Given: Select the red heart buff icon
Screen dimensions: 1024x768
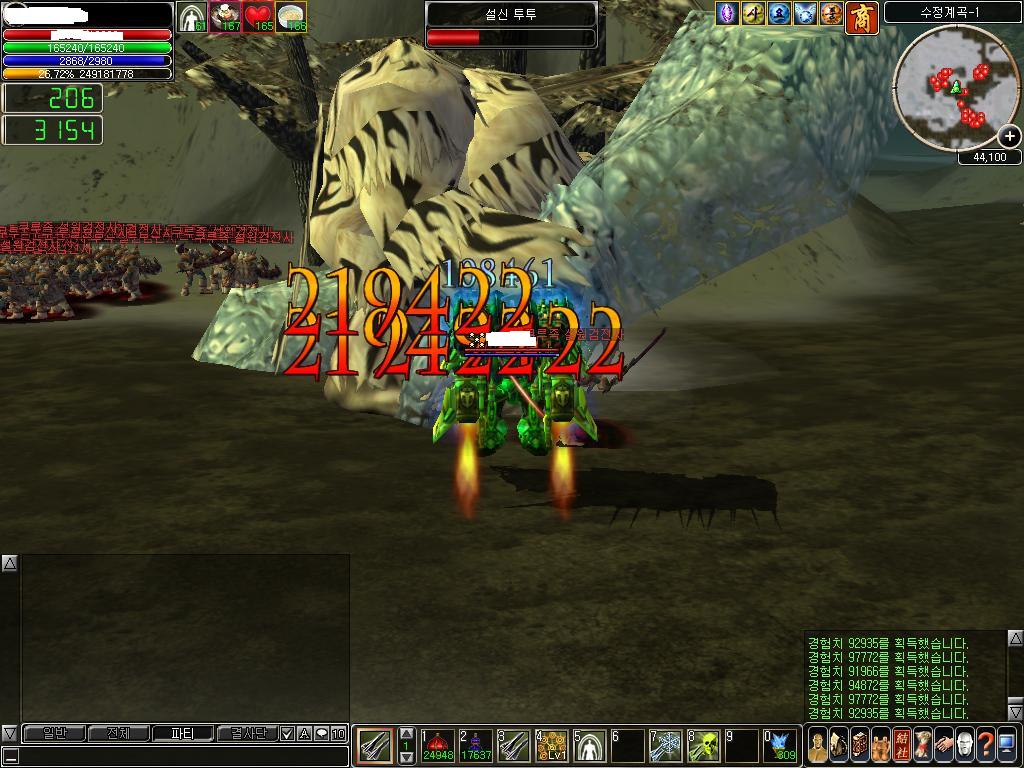Looking at the screenshot, I should 259,17.
